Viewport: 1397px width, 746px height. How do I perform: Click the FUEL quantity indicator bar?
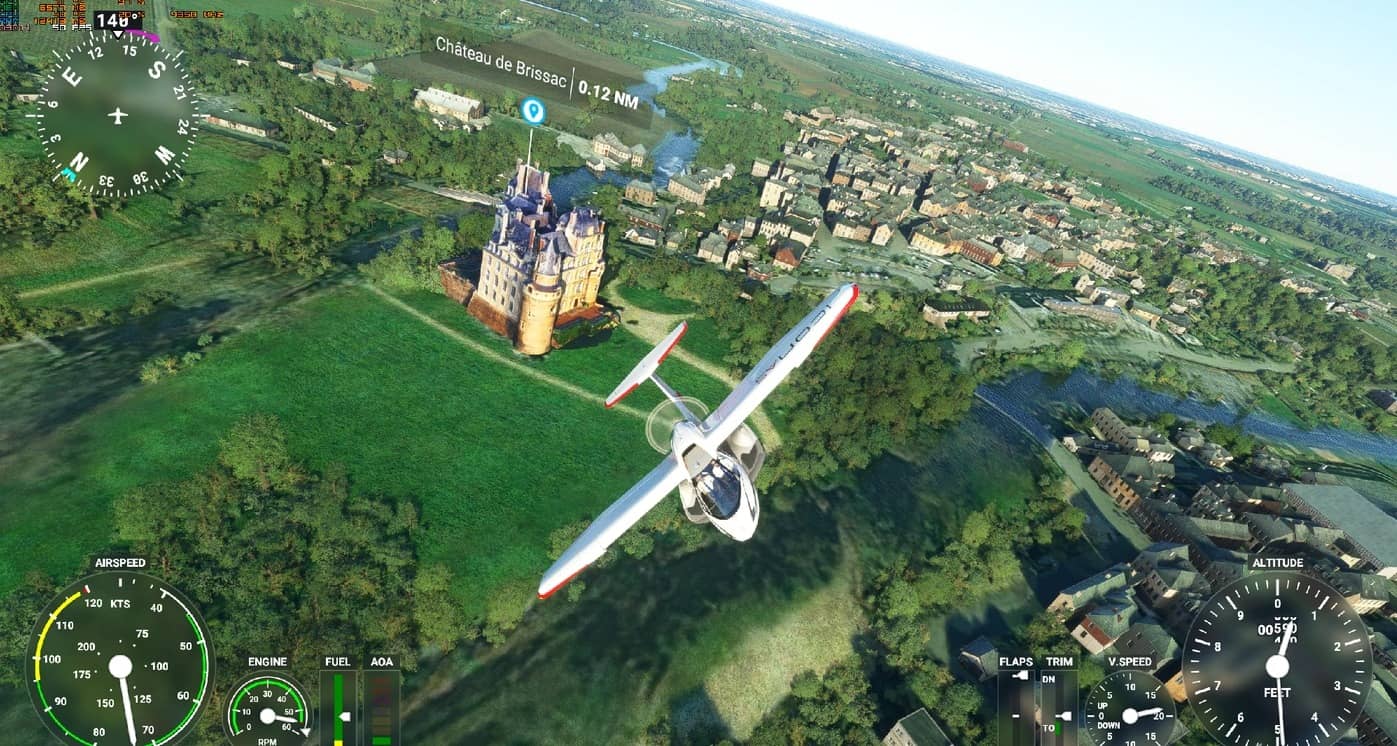[340, 710]
